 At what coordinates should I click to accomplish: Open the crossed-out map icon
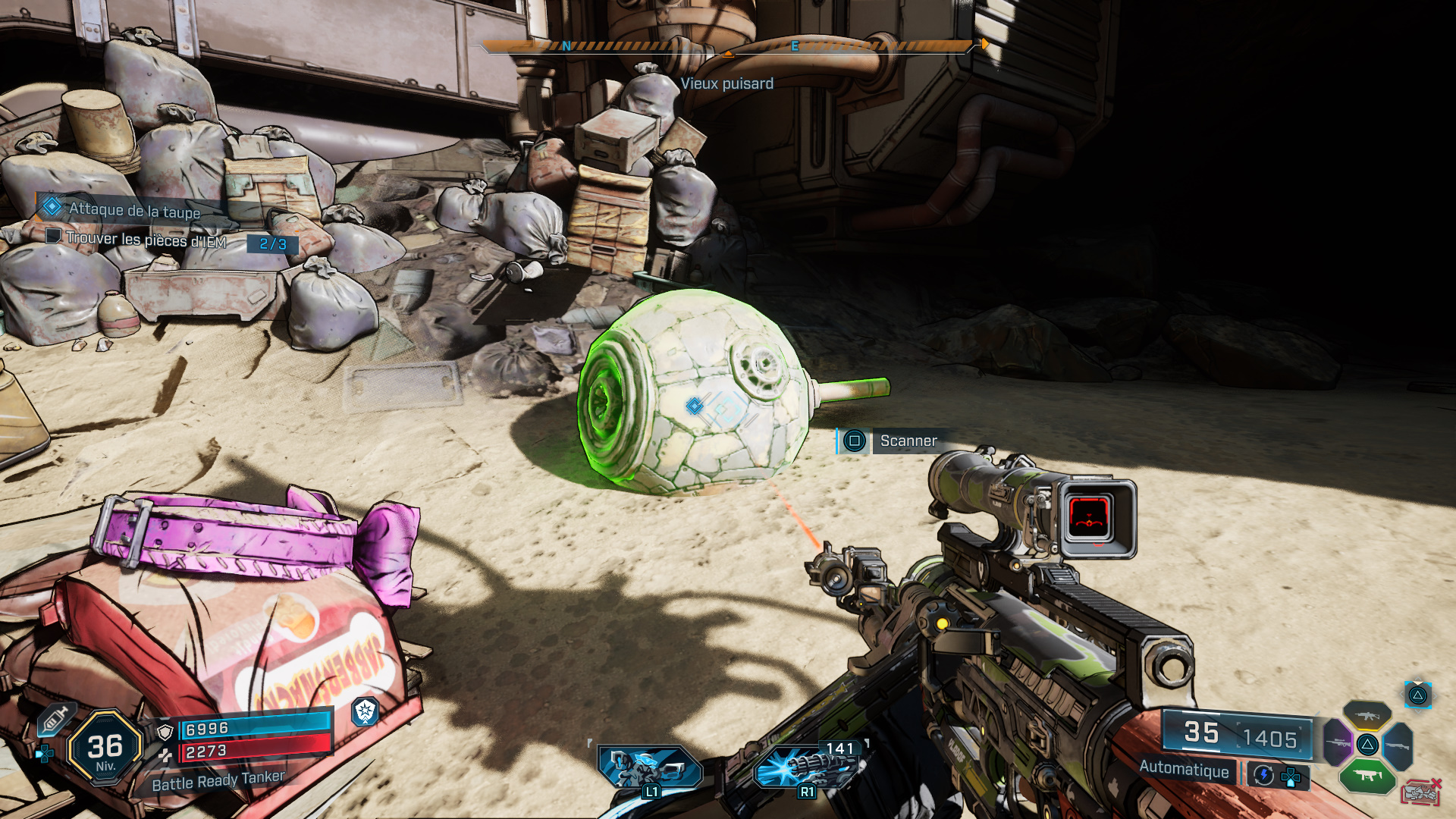1421,792
